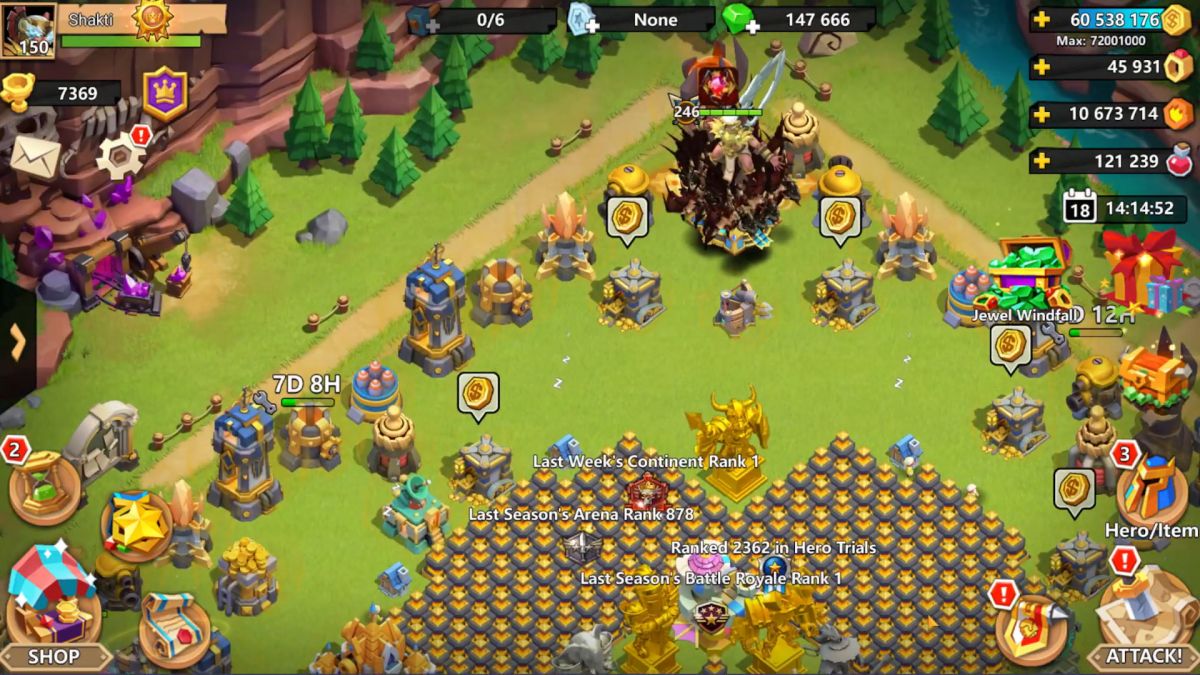
Task: Open the hourglass icon with 2 badge
Action: point(44,487)
